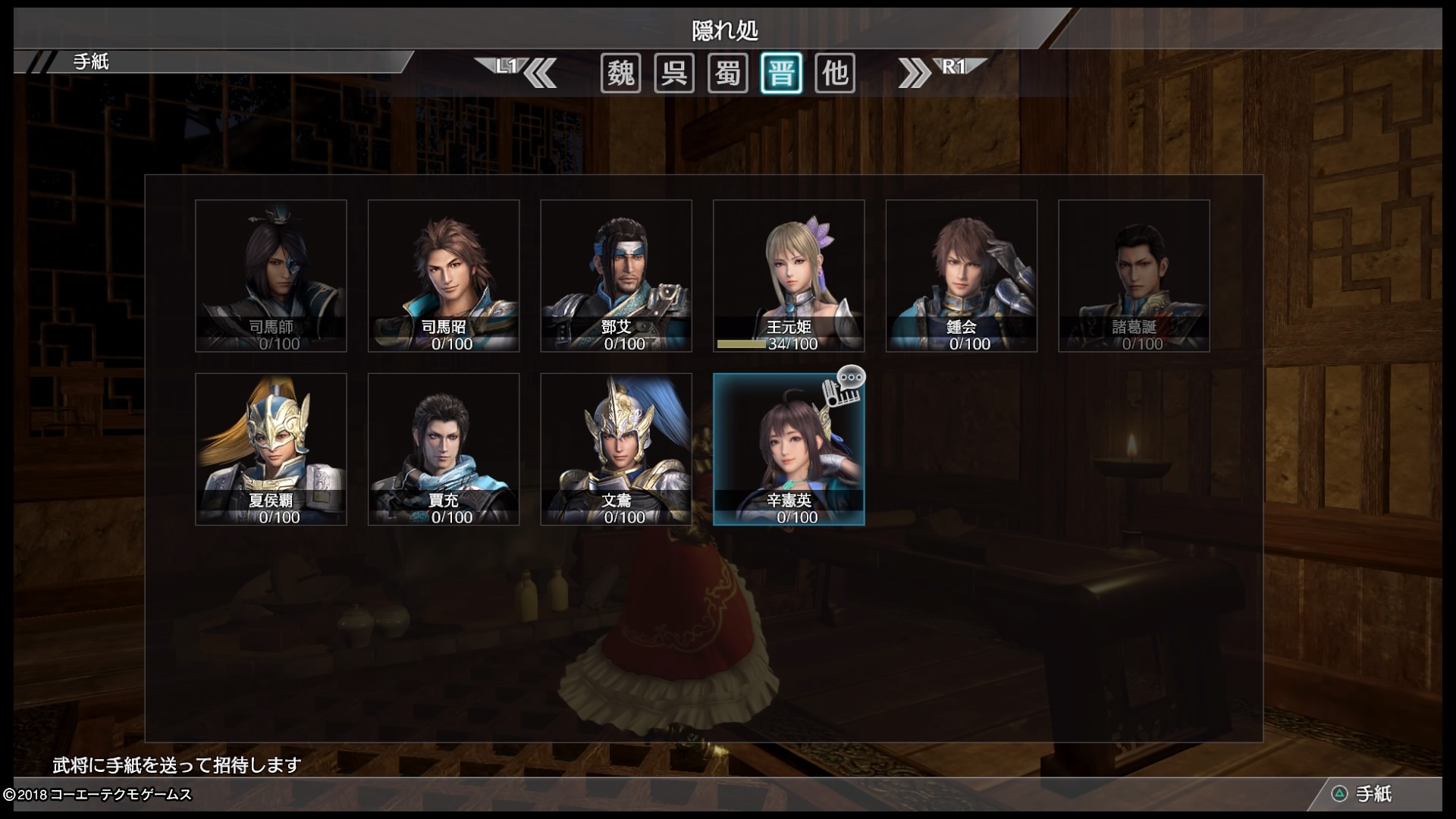1456x819 pixels.
Task: Select the 賈充 character card
Action: (444, 449)
